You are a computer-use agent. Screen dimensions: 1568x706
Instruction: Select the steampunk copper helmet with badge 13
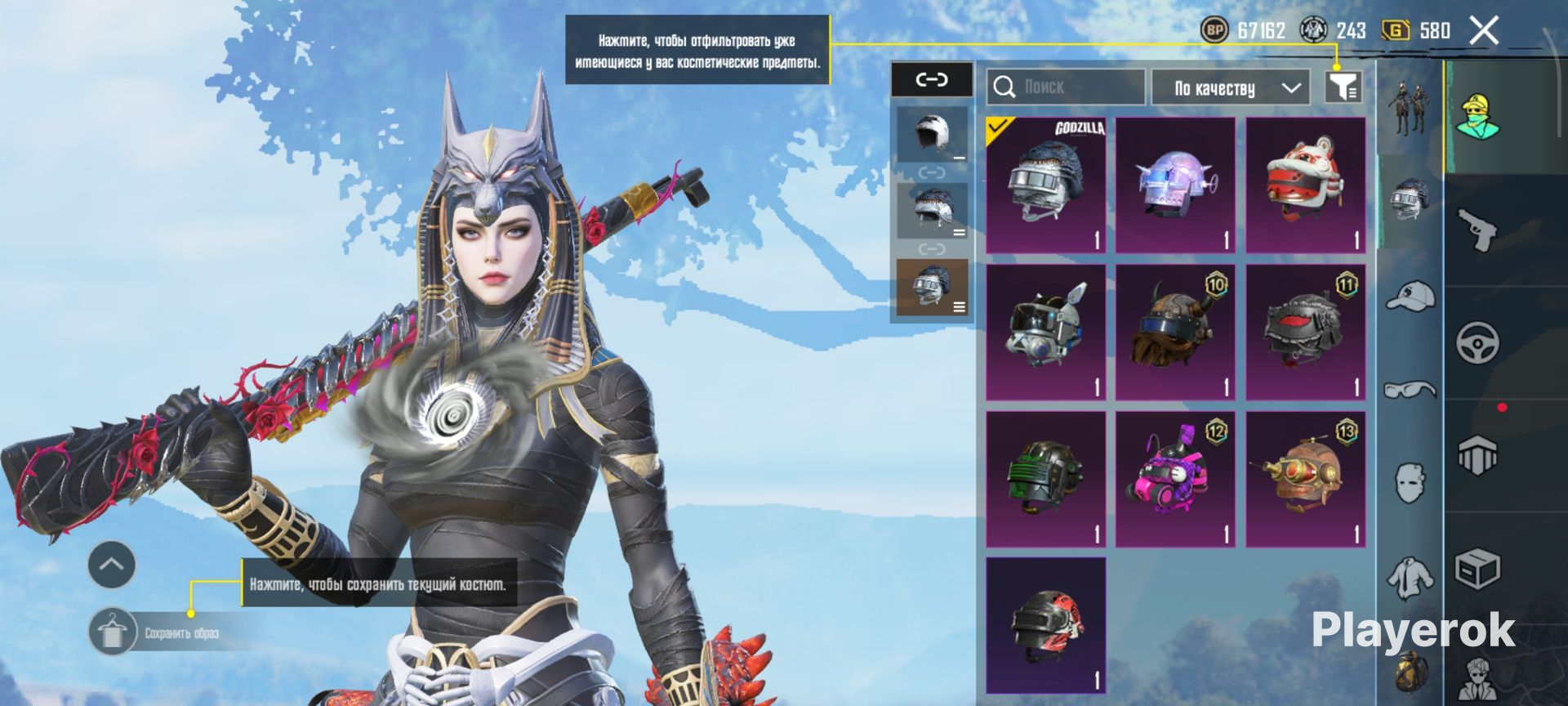tap(1305, 479)
